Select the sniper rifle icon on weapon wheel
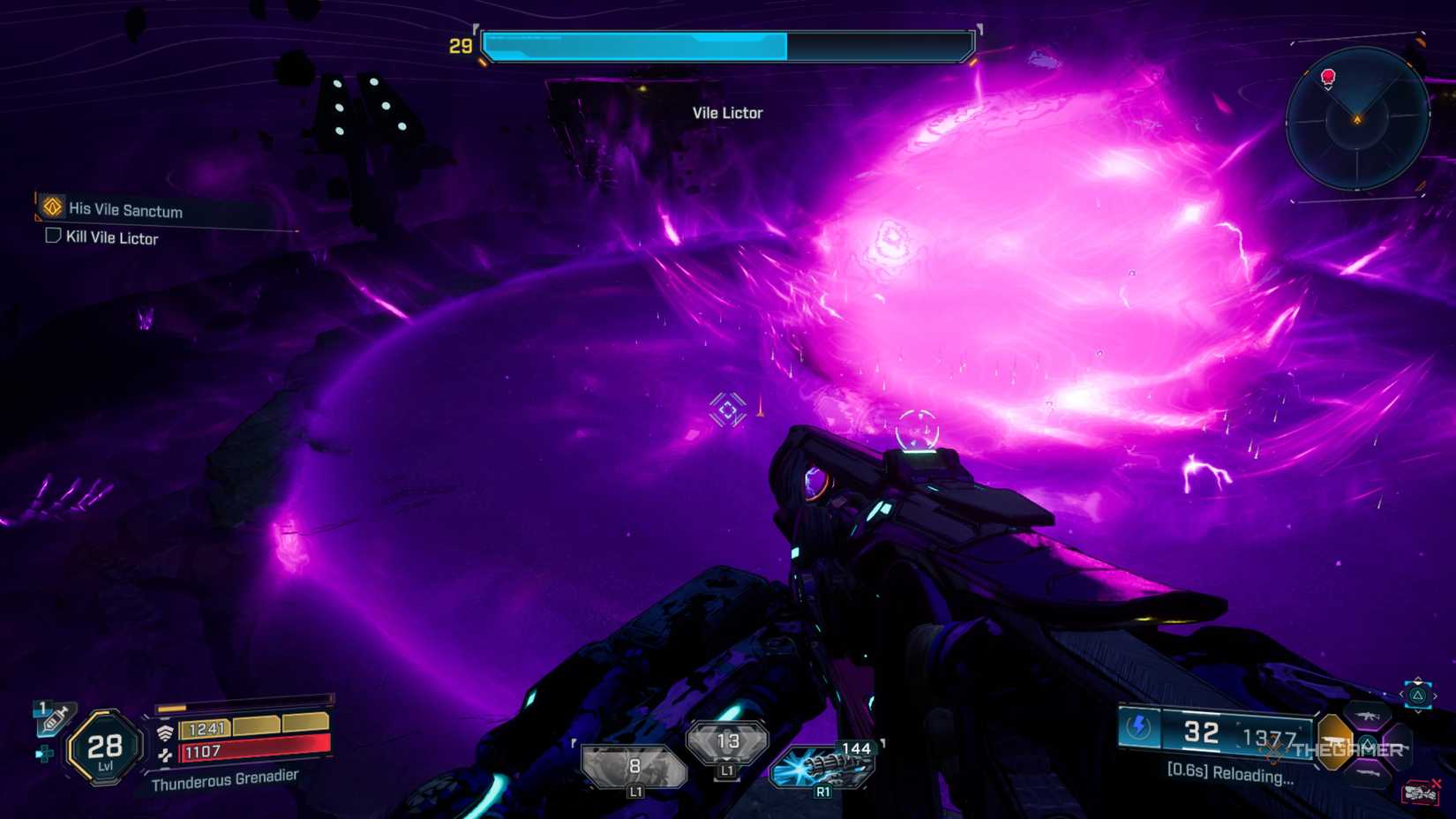Screen dimensions: 1456x819 pyautogui.click(x=1368, y=771)
